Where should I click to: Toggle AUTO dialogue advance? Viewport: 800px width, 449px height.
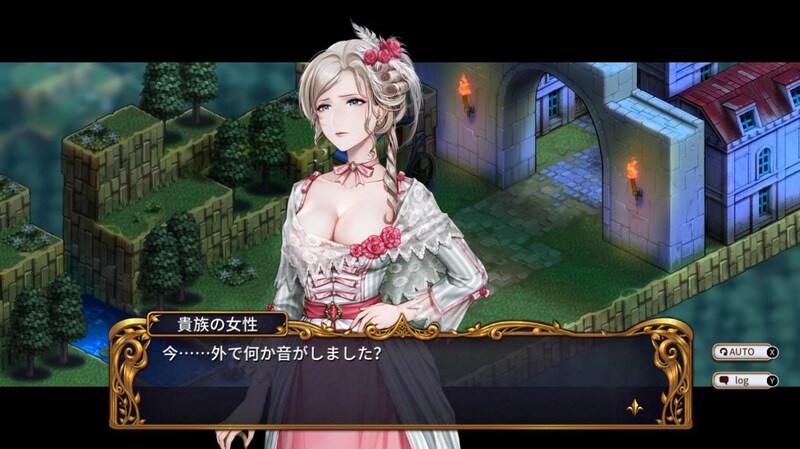(x=744, y=352)
